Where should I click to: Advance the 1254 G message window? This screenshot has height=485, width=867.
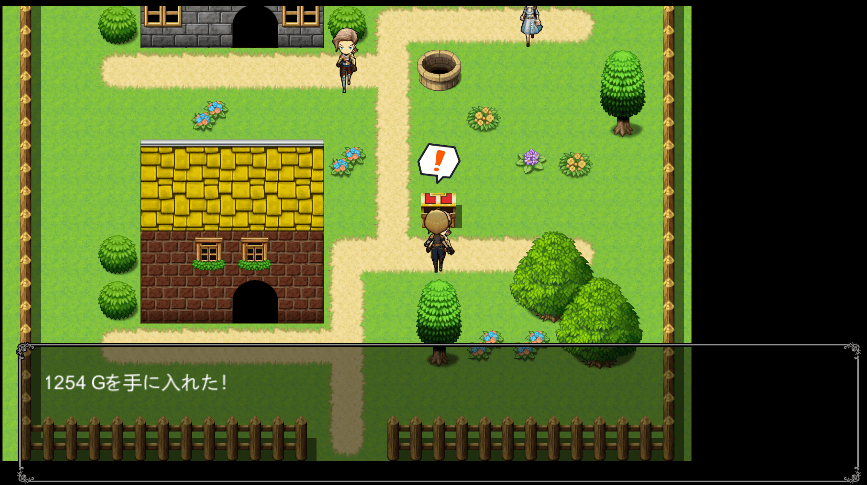click(x=438, y=412)
